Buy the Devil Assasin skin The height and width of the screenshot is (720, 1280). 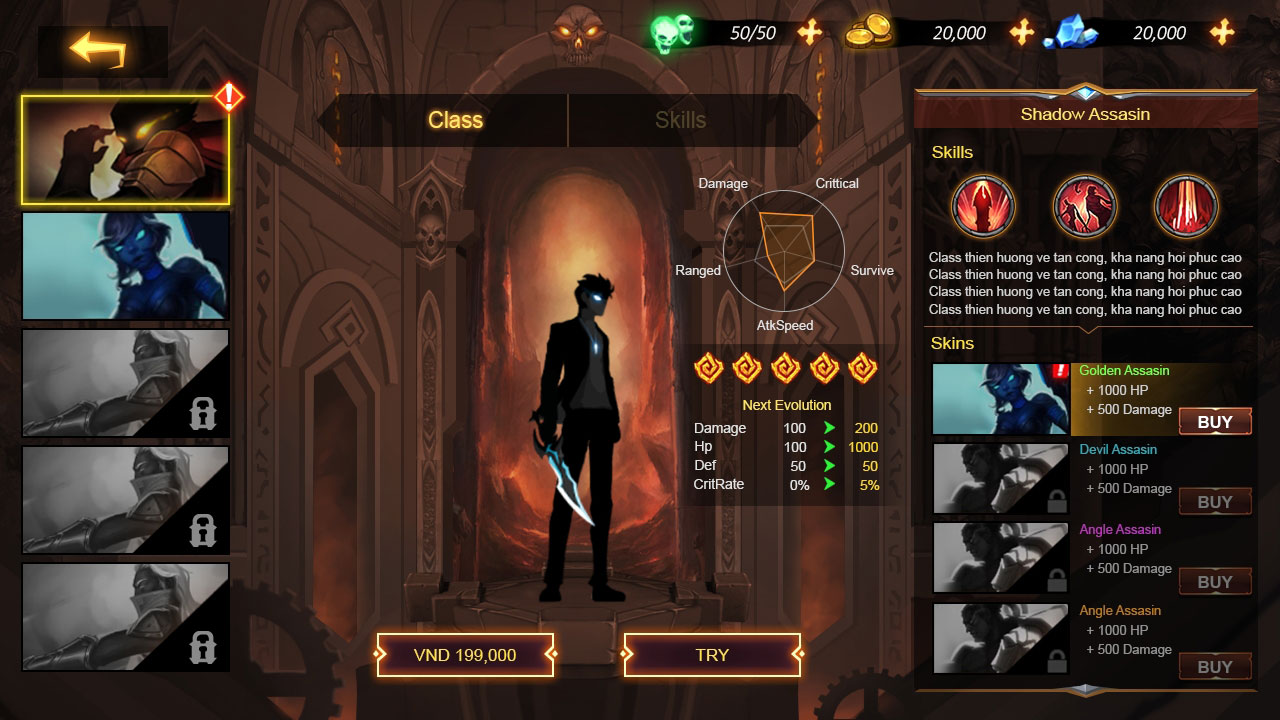tap(1215, 502)
